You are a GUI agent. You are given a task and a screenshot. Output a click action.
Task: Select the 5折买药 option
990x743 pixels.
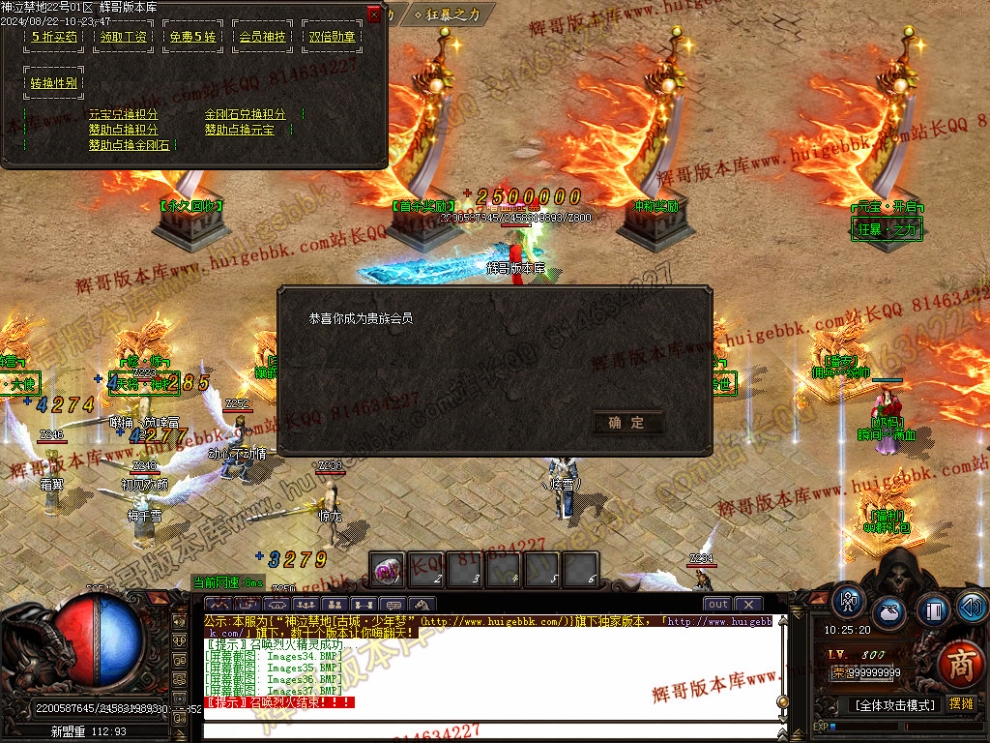click(54, 37)
